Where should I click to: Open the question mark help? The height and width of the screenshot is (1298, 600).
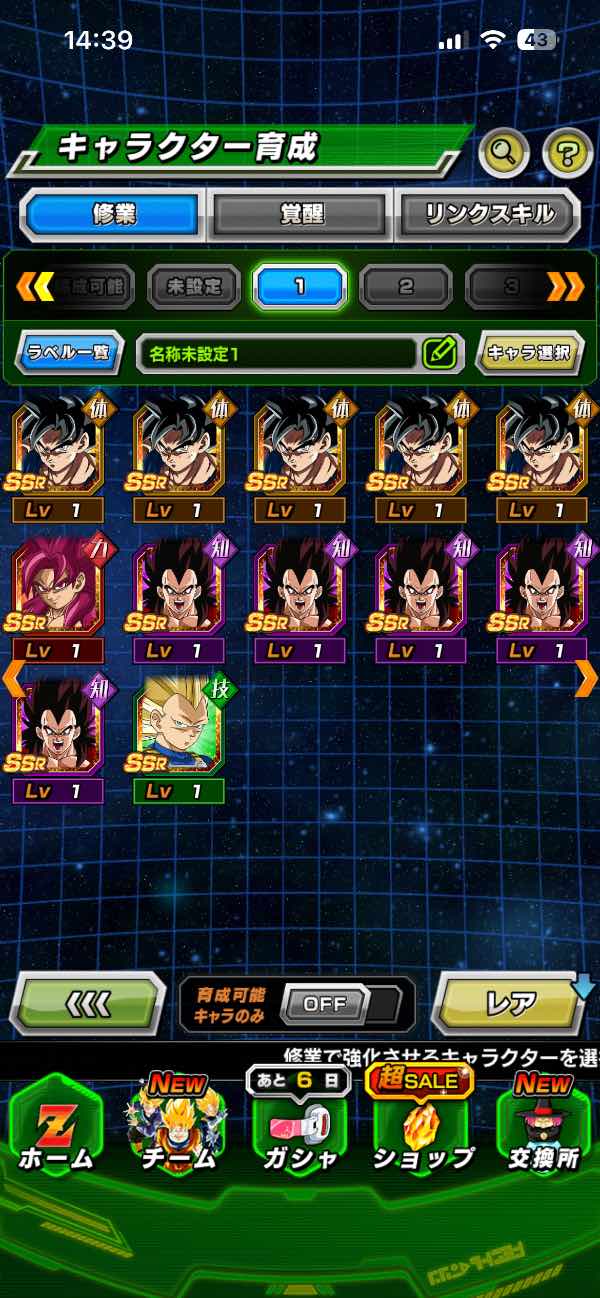coord(567,153)
